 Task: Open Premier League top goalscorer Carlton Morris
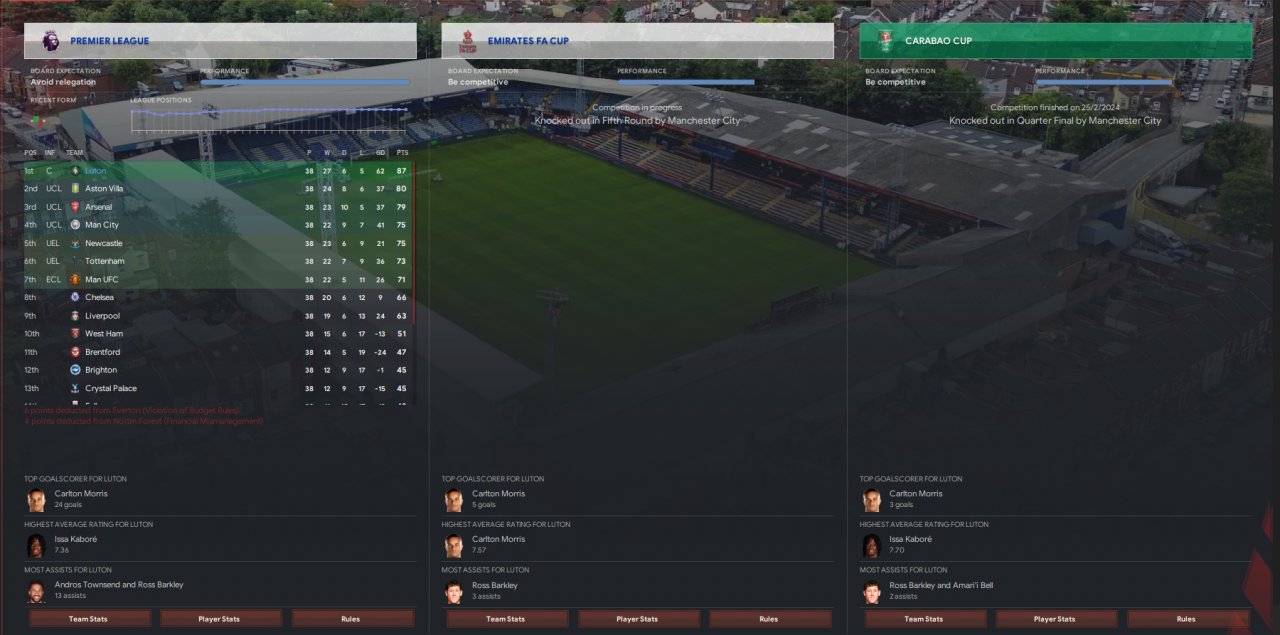coord(81,494)
